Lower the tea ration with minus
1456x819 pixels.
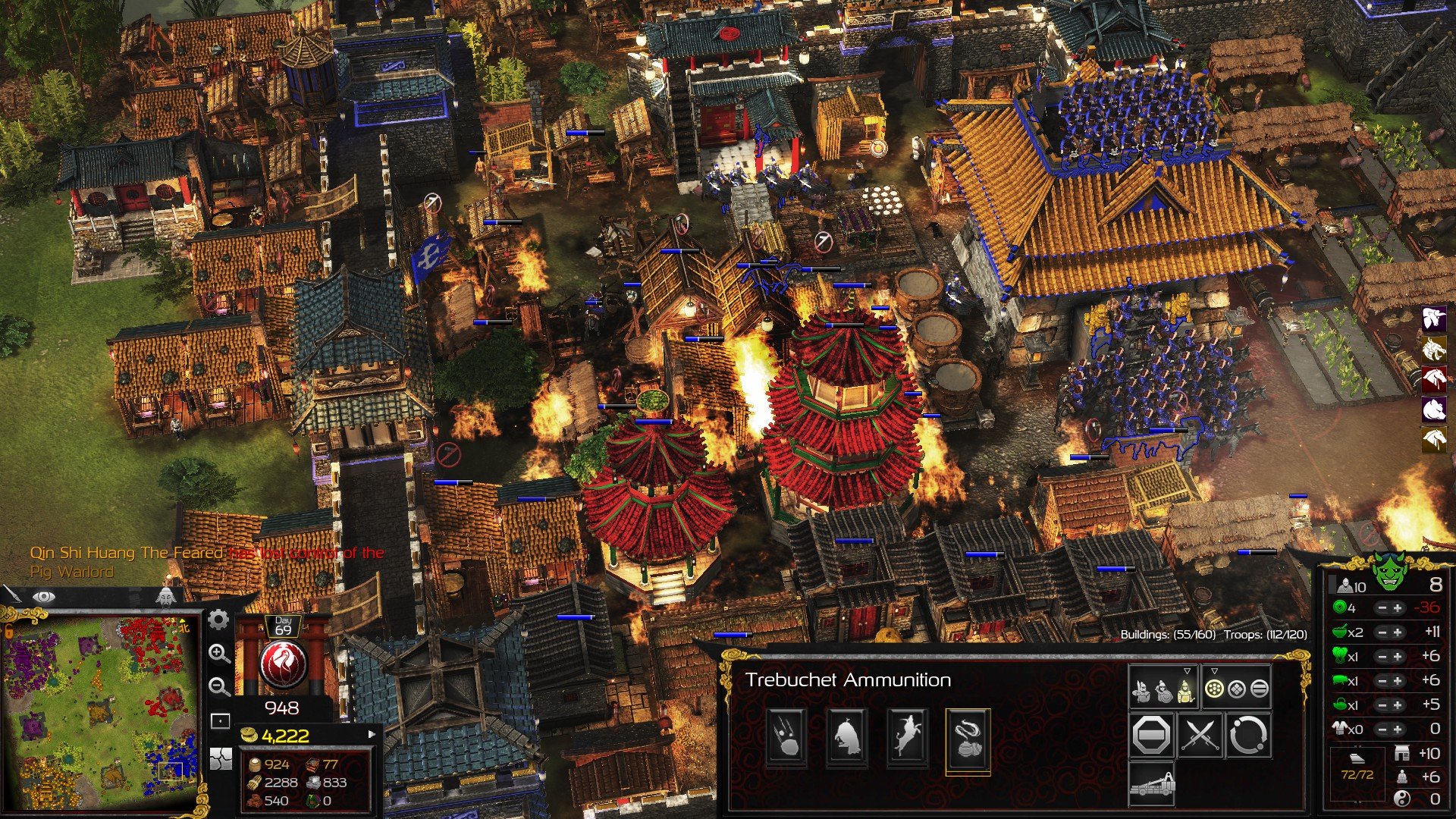[1382, 705]
